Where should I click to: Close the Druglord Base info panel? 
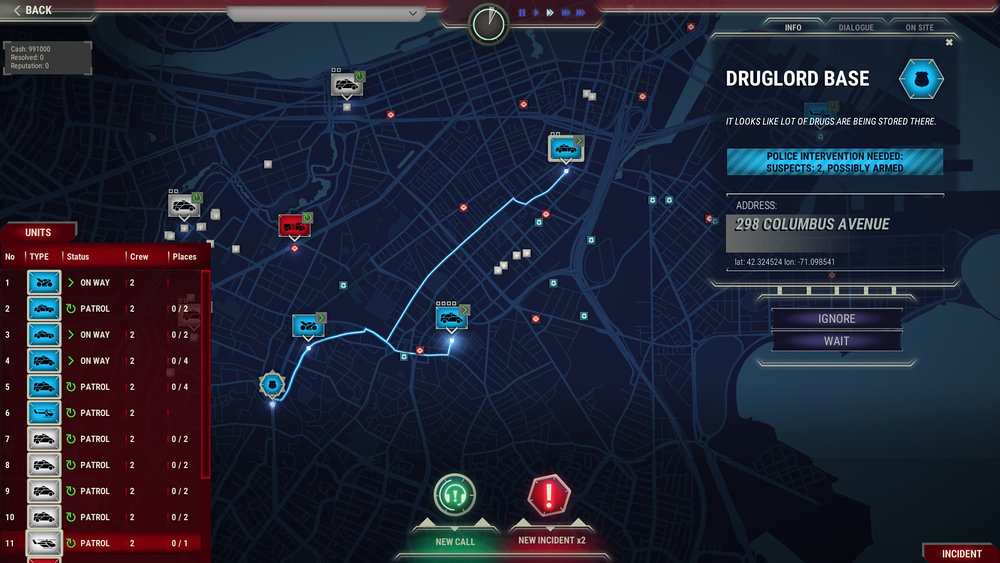(x=949, y=42)
